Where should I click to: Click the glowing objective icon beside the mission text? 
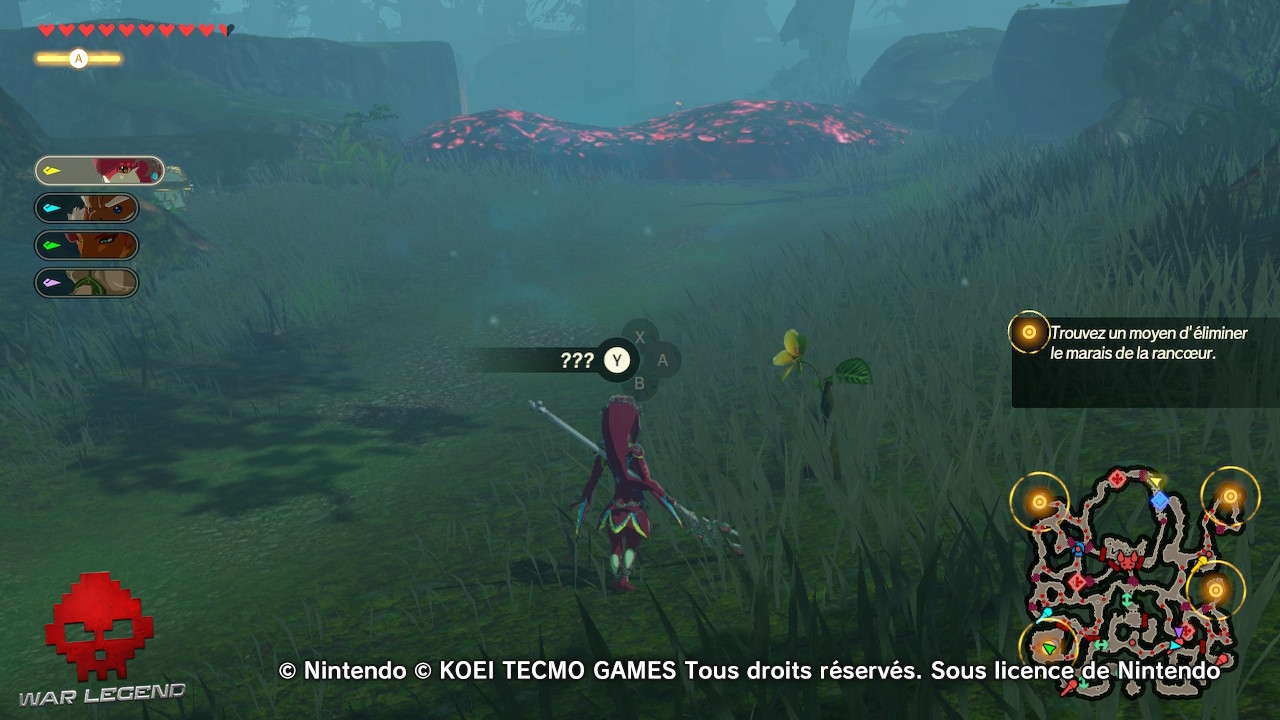click(x=1028, y=330)
